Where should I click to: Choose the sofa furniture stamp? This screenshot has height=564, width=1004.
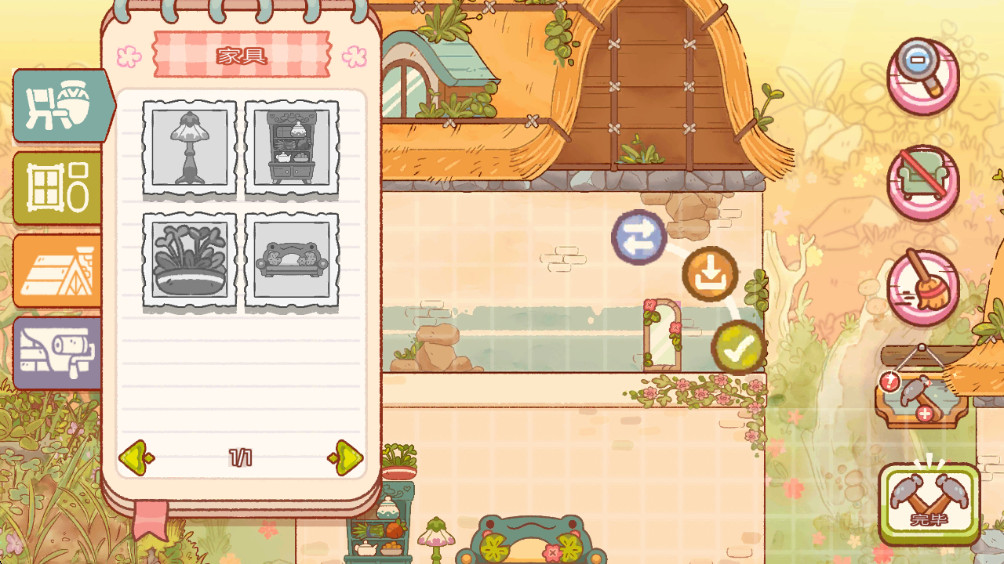[292, 260]
